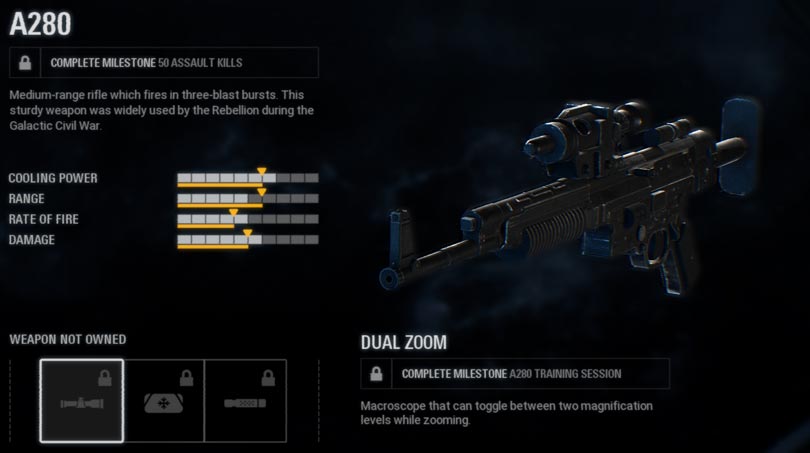The width and height of the screenshot is (810, 453).
Task: Choose the locked crosshair attachment slot
Action: 164,400
